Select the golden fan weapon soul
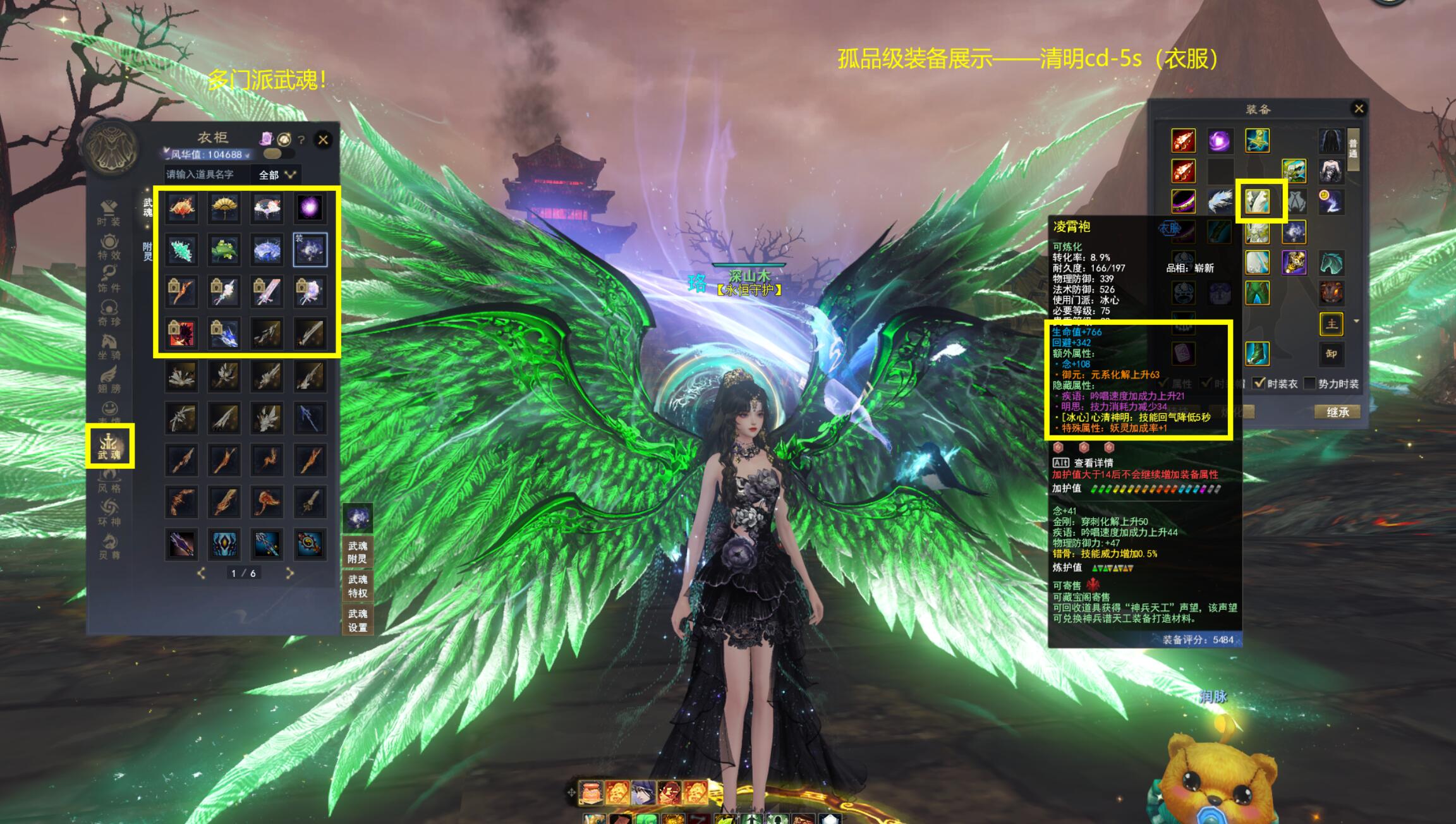This screenshot has height=824, width=1456. [224, 208]
